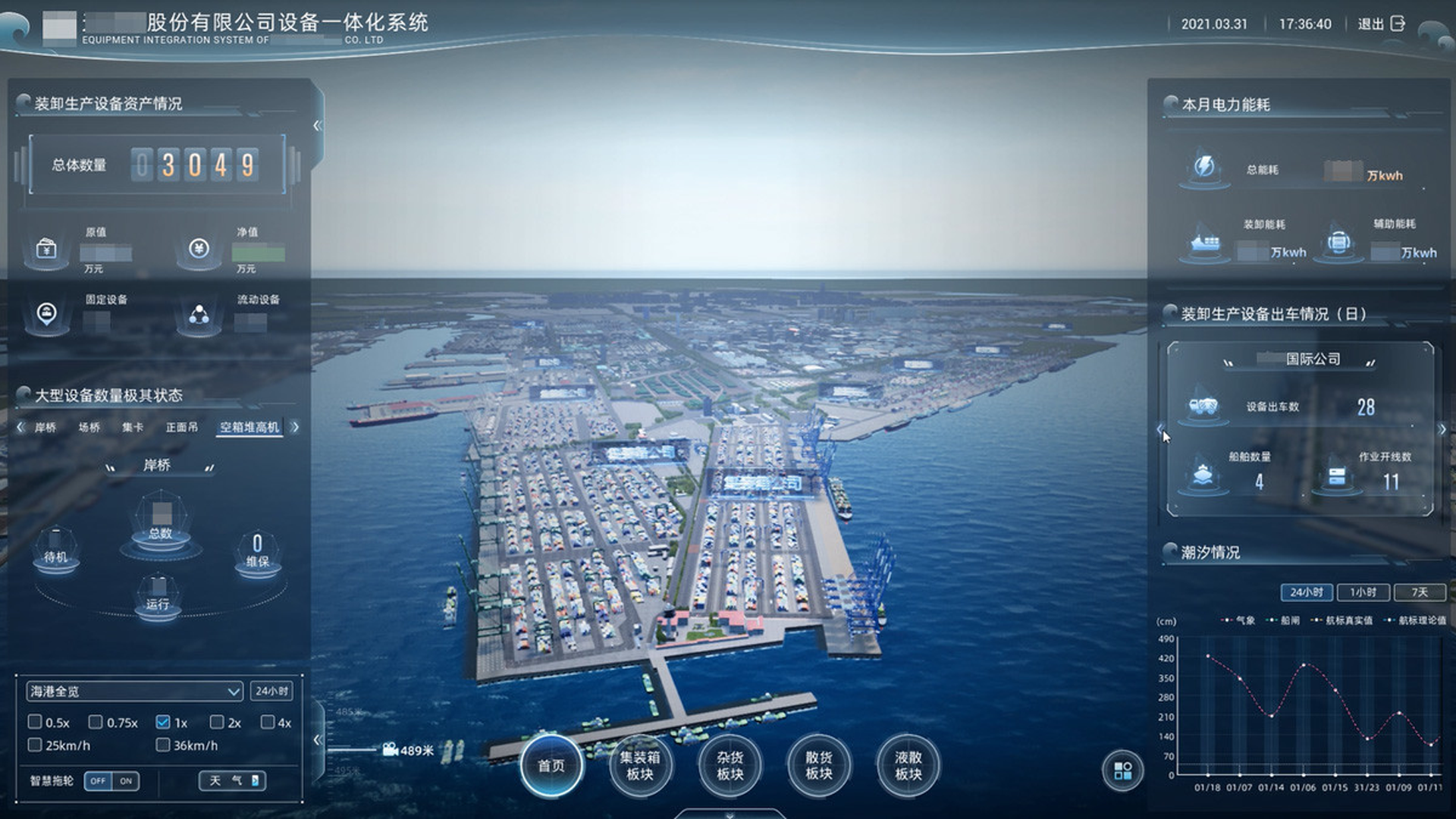
Task: Click the 天气 weather button
Action: [232, 780]
